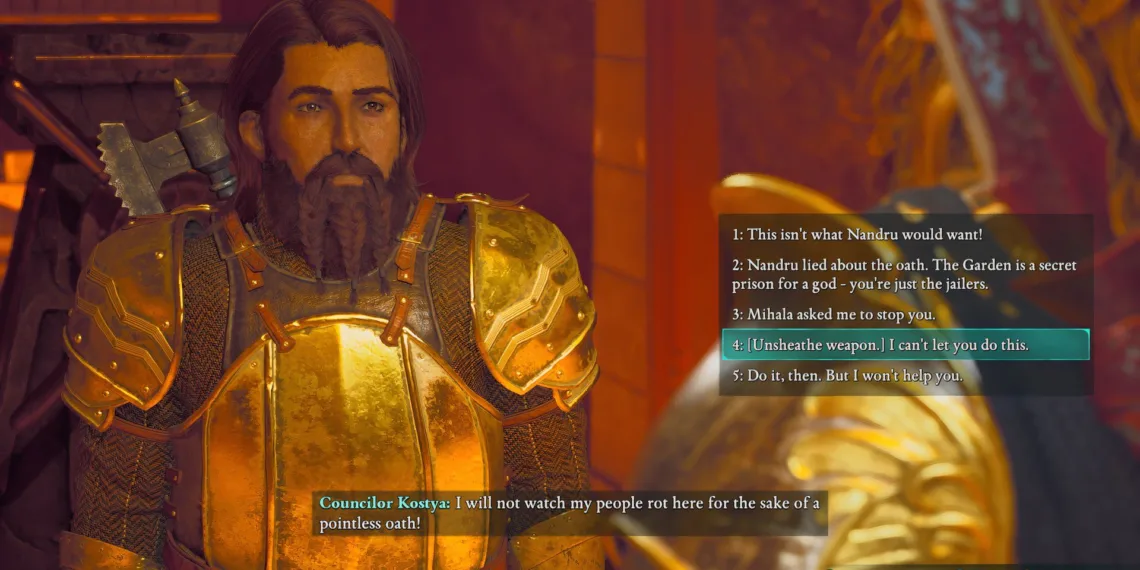Viewport: 1140px width, 570px height.
Task: Choose "This isn't what Nandru would want!"
Action: (857, 235)
